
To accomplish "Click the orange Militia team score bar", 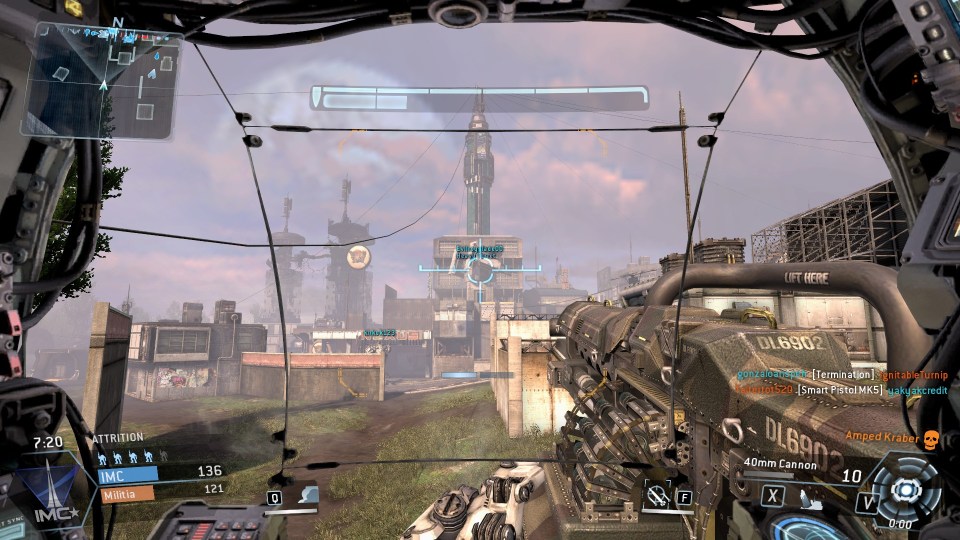I will (125, 492).
